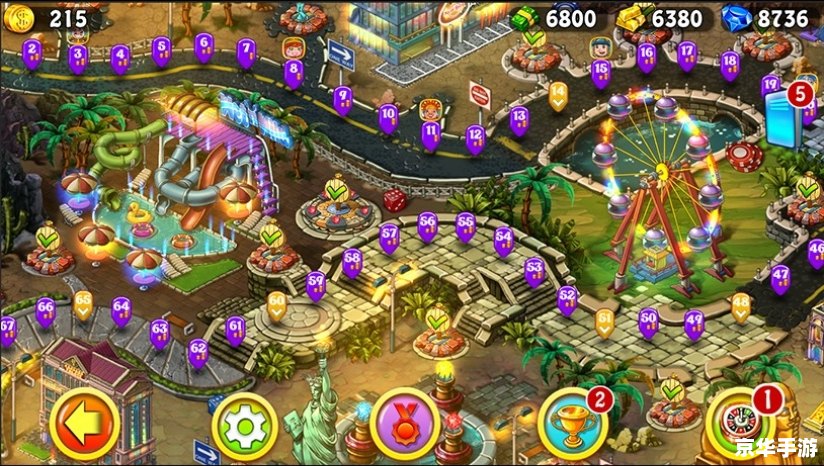Choose level 47 marker
824x466 pixels.
[780, 278]
